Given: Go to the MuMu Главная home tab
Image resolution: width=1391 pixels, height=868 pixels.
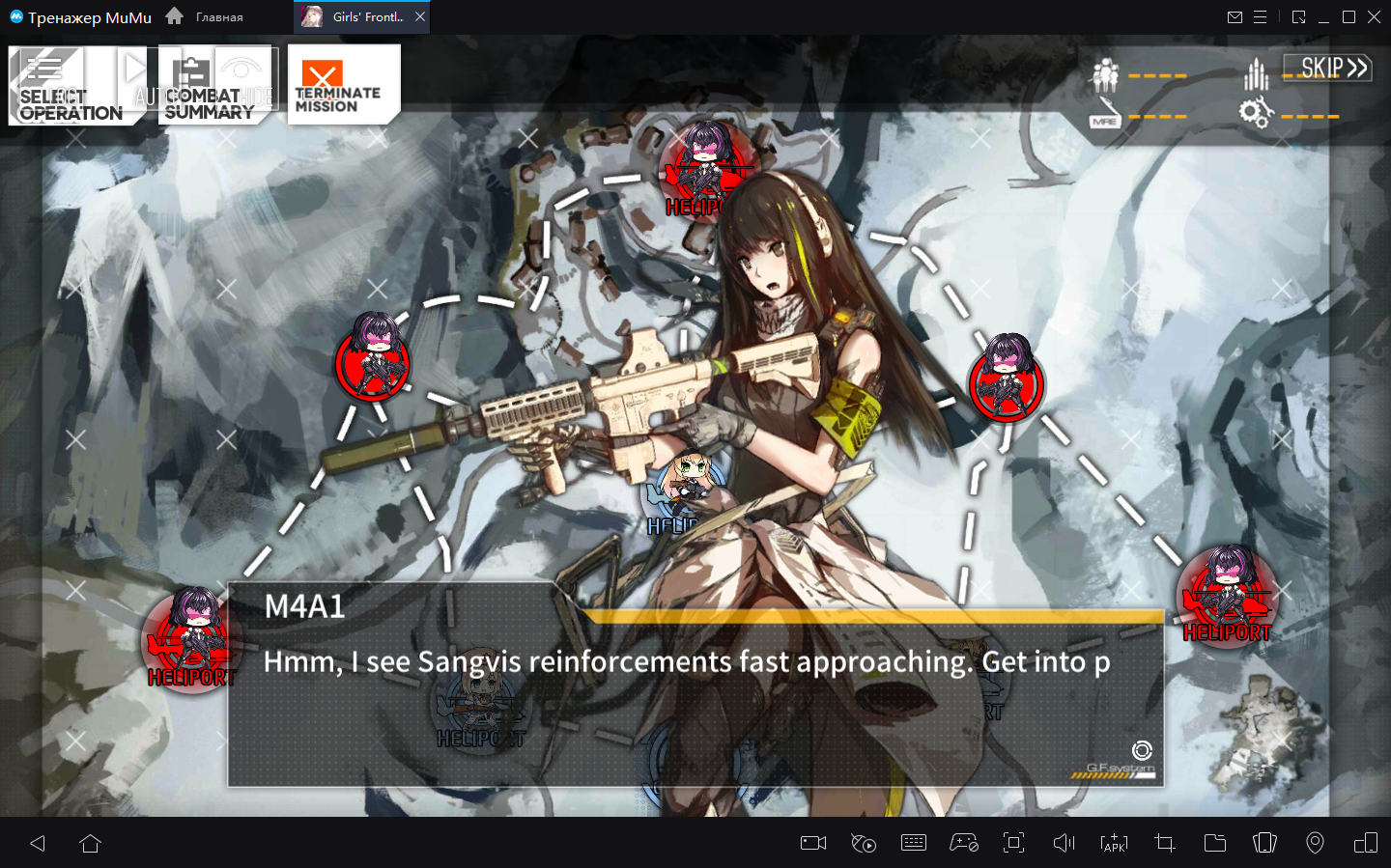Looking at the screenshot, I should [206, 16].
